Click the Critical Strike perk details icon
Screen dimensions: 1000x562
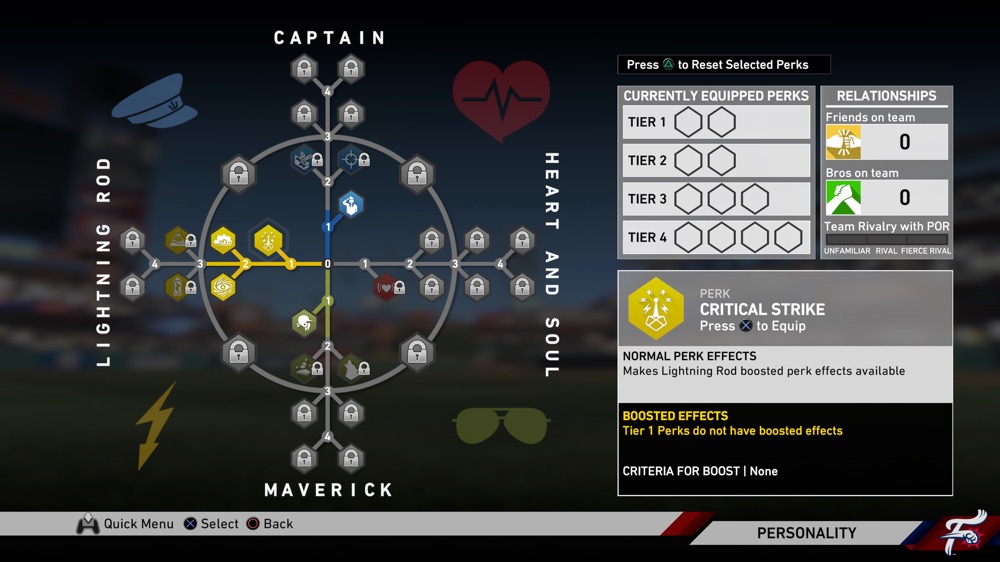click(656, 309)
